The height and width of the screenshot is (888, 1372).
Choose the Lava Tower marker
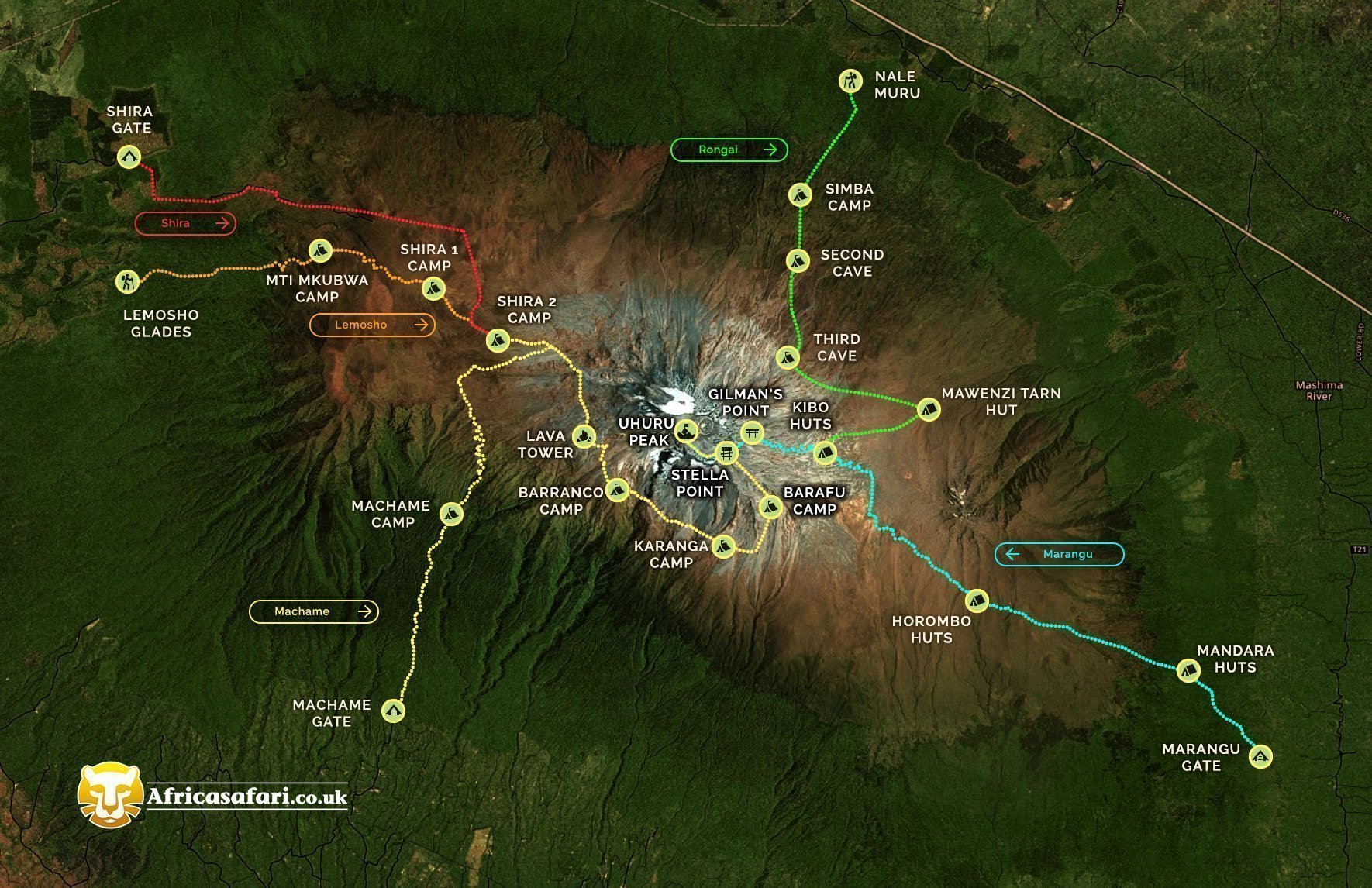coord(584,436)
